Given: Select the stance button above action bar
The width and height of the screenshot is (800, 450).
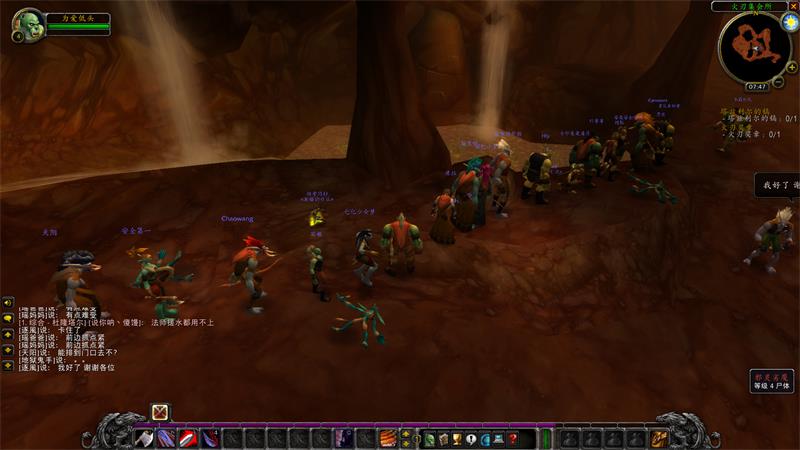Looking at the screenshot, I should (160, 412).
